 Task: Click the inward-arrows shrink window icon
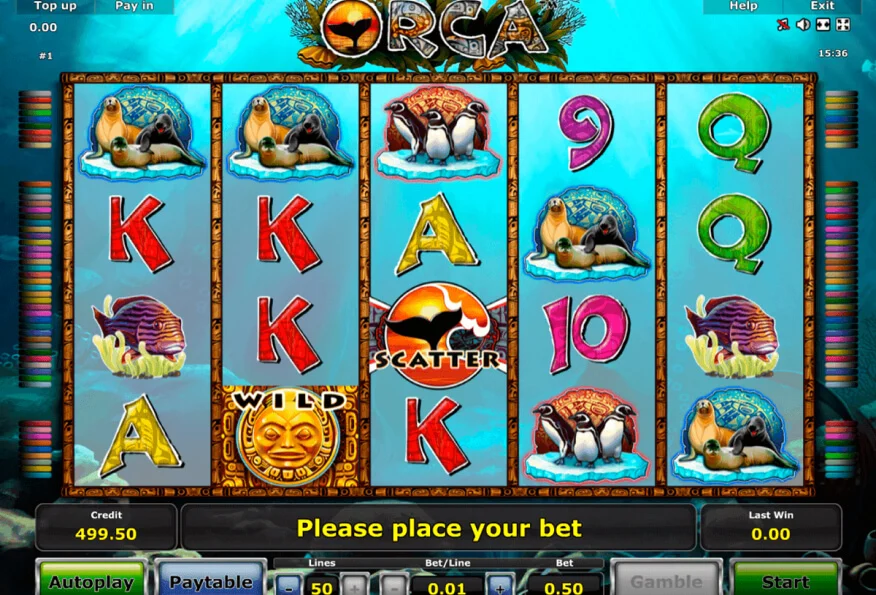click(822, 25)
